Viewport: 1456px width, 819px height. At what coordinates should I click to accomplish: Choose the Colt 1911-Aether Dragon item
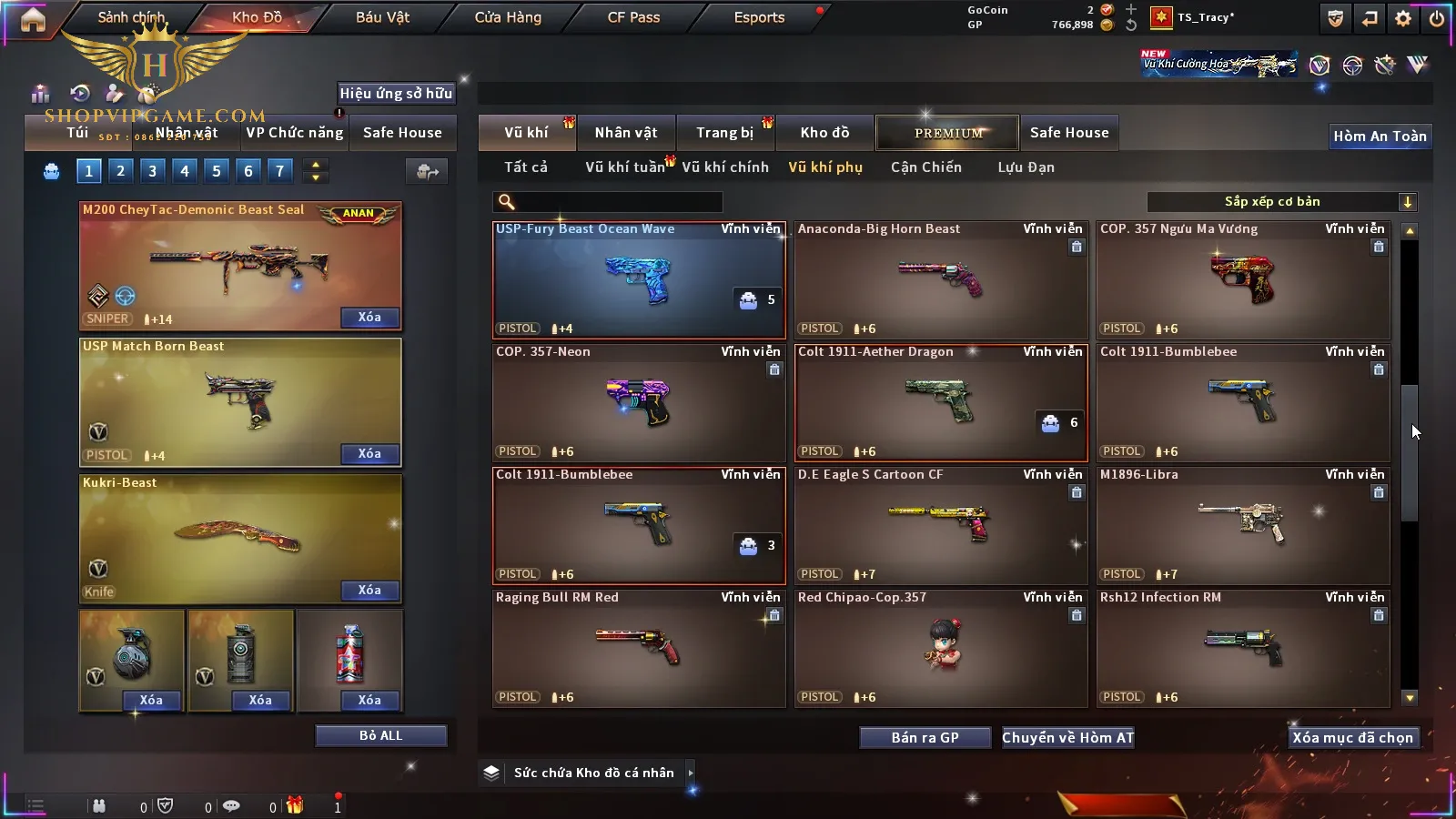pyautogui.click(x=940, y=402)
